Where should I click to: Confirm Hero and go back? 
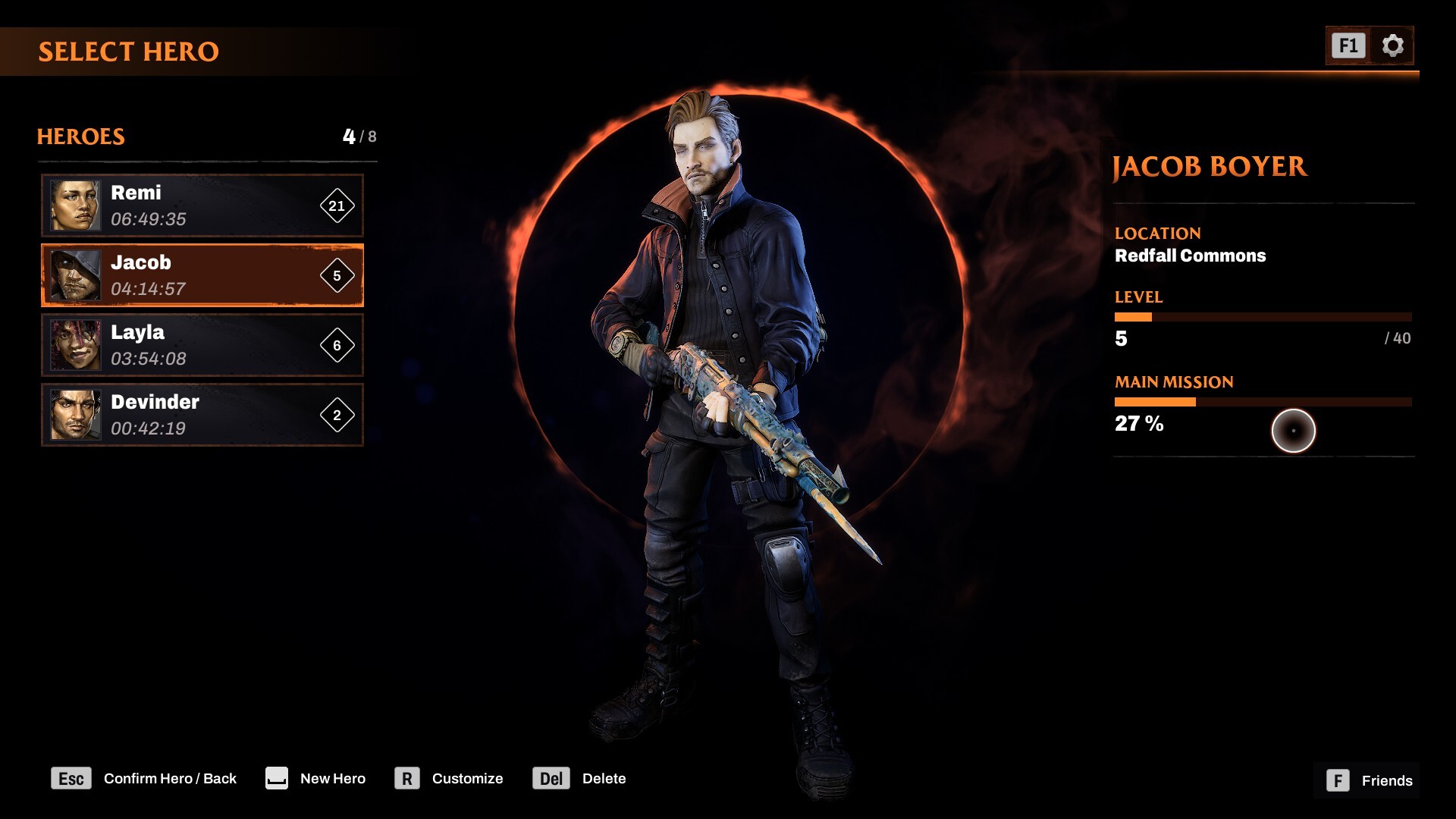pos(144,779)
